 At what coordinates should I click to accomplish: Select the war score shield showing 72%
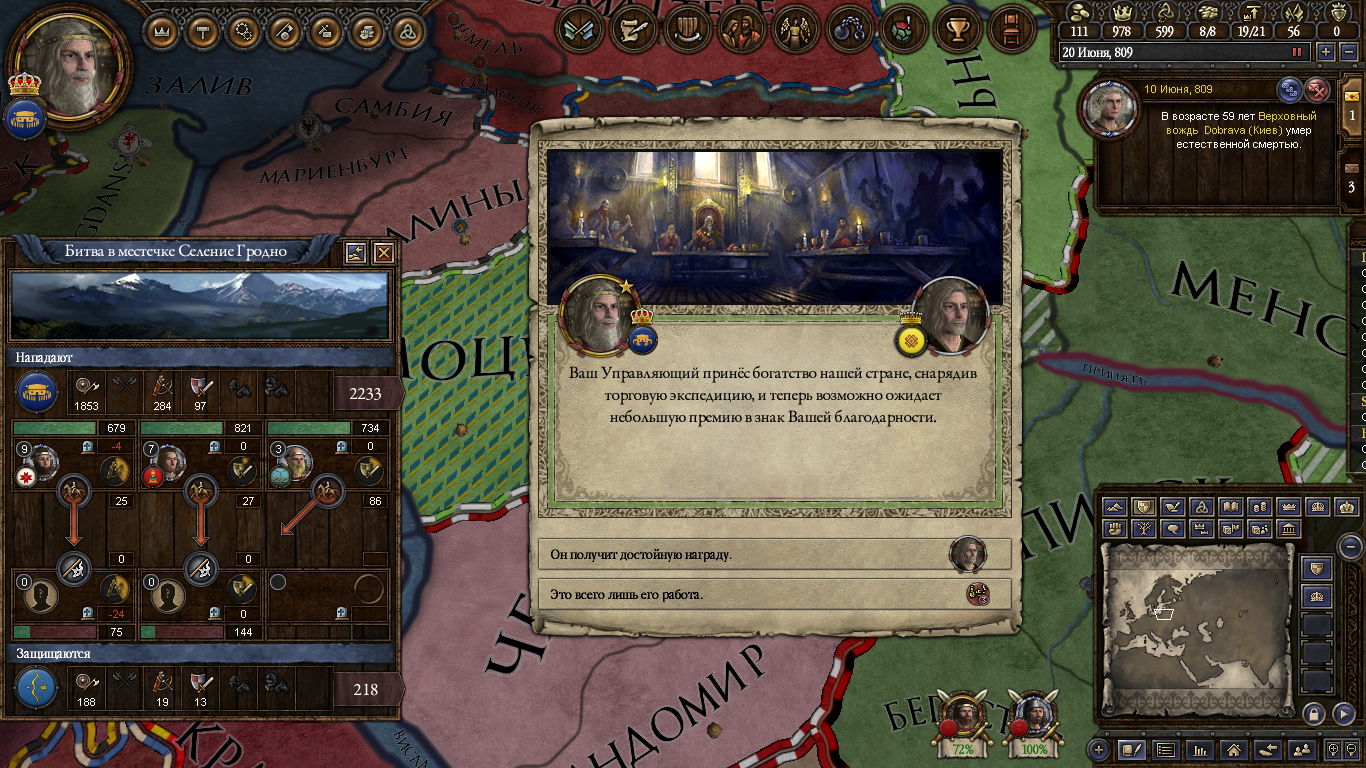click(963, 722)
